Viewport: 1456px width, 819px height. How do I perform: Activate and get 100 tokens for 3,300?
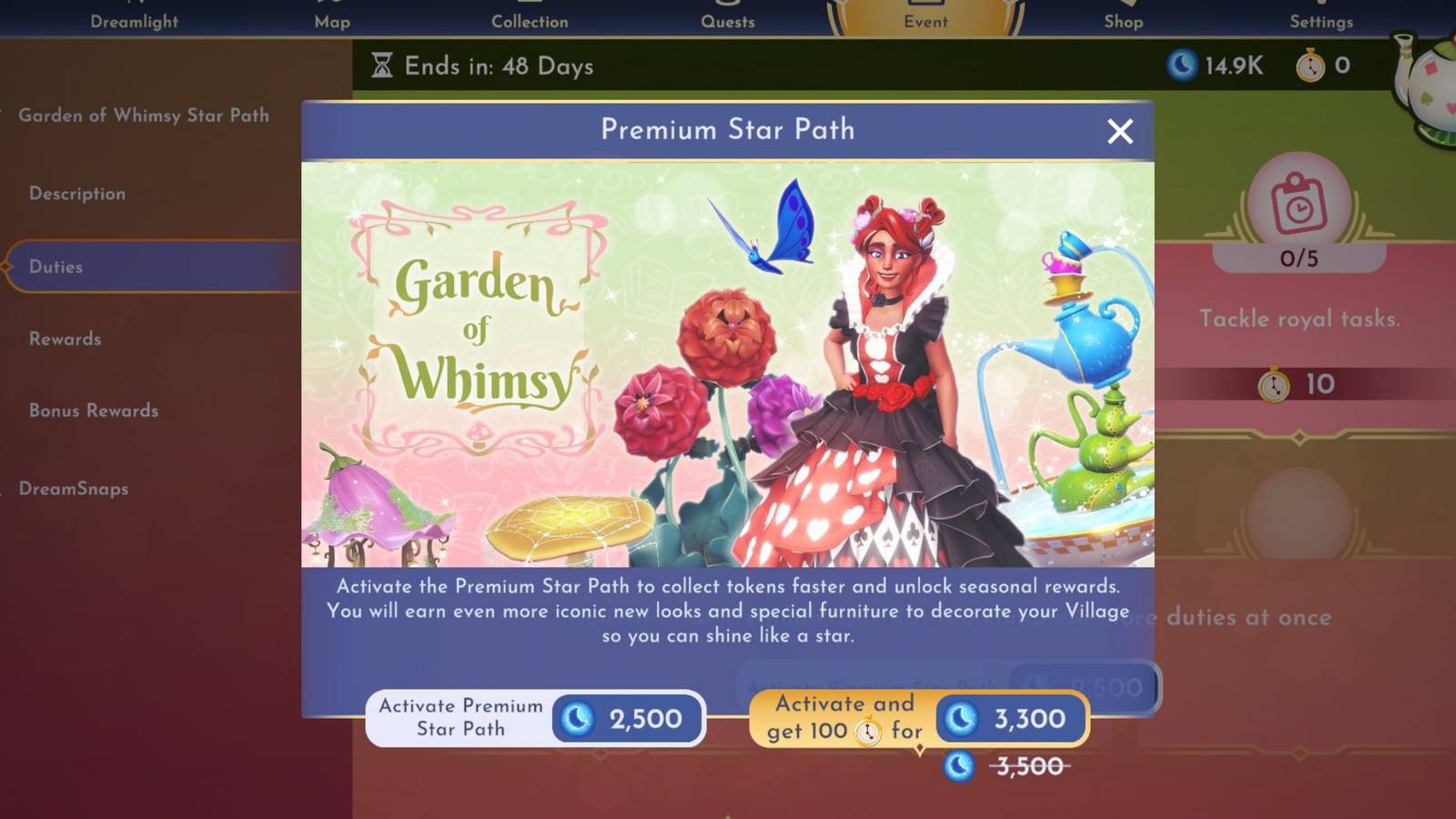921,719
